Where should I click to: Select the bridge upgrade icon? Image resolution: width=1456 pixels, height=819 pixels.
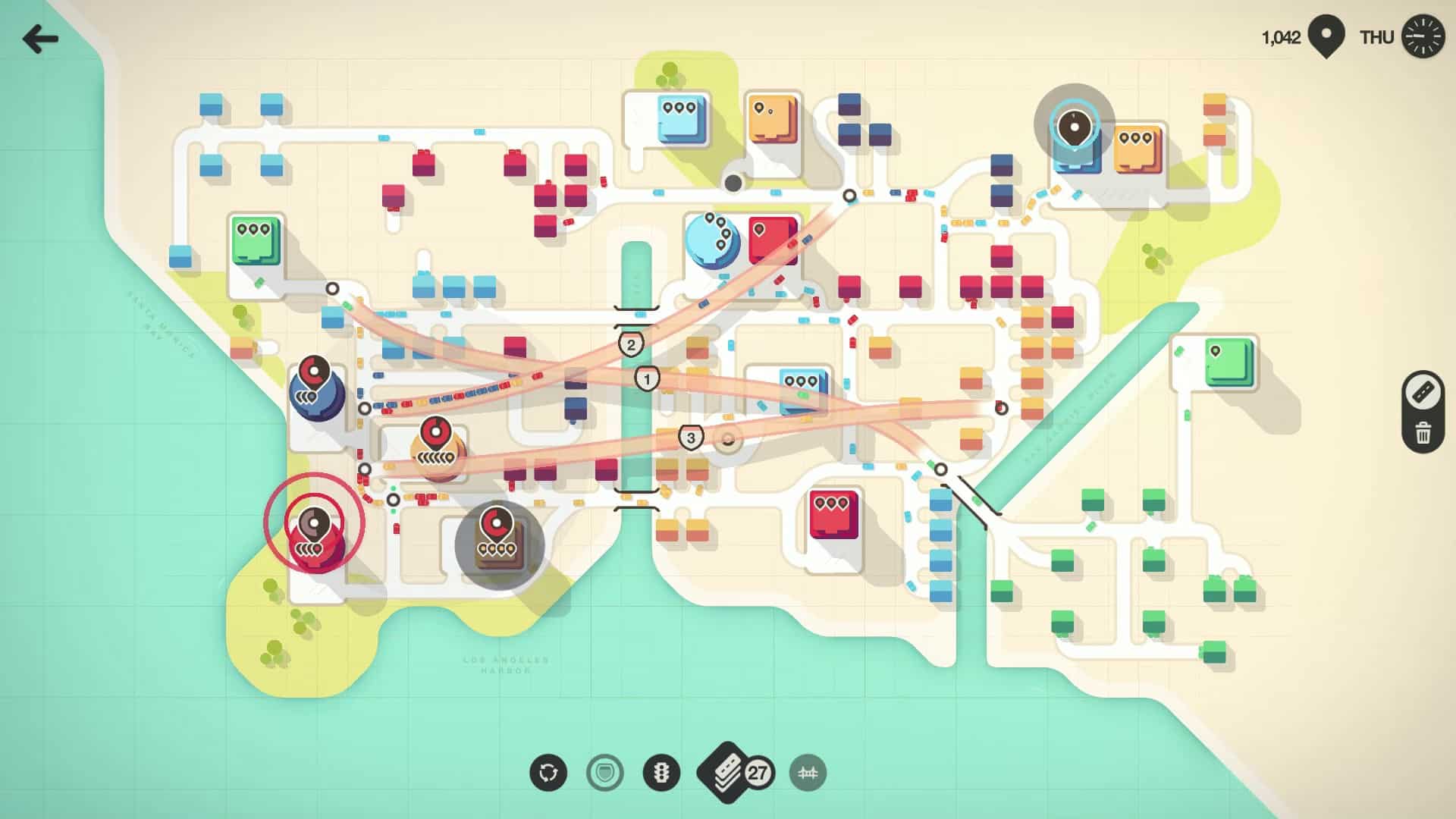tap(806, 771)
